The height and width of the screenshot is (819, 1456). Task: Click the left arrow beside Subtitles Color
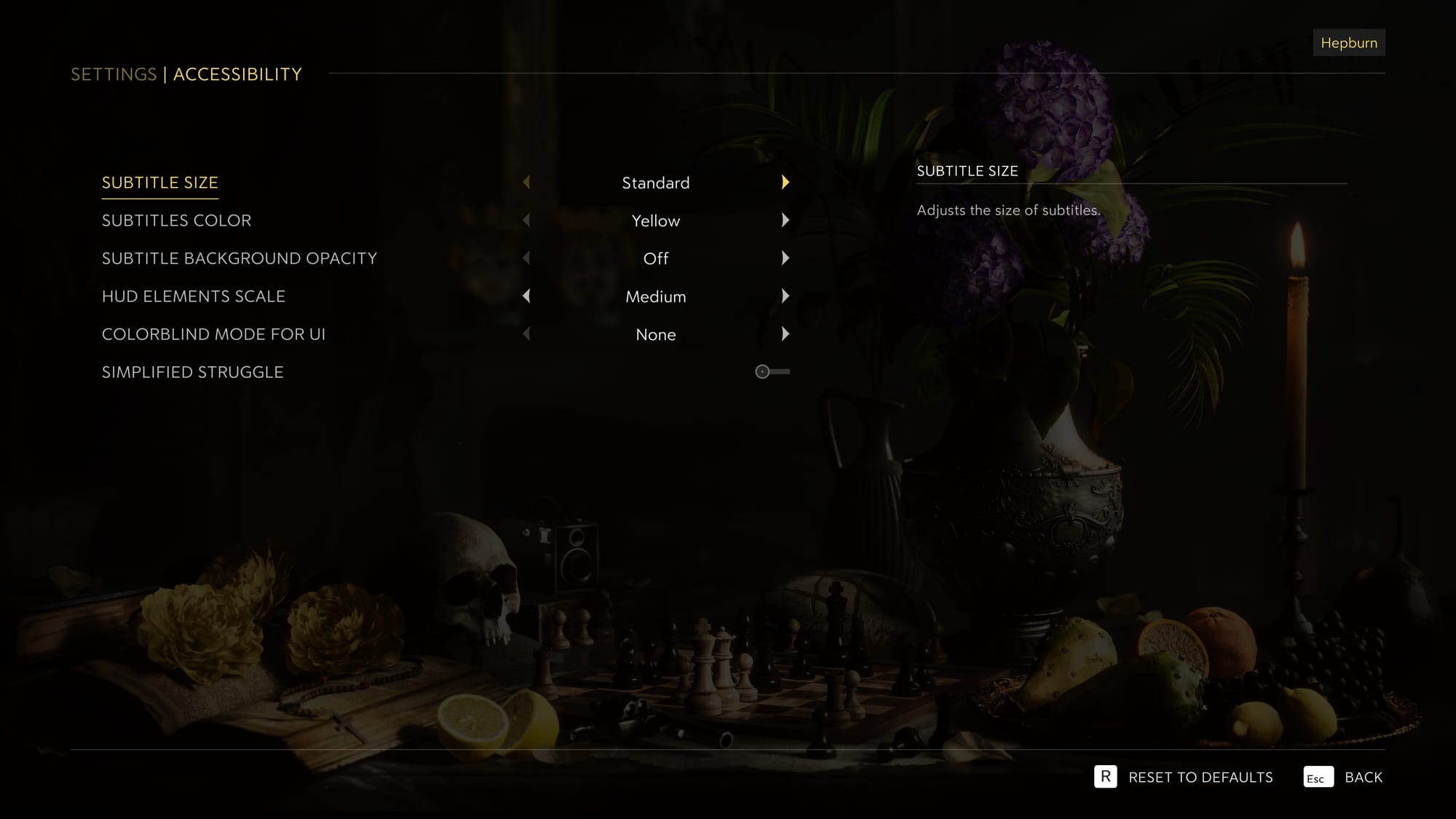526,221
